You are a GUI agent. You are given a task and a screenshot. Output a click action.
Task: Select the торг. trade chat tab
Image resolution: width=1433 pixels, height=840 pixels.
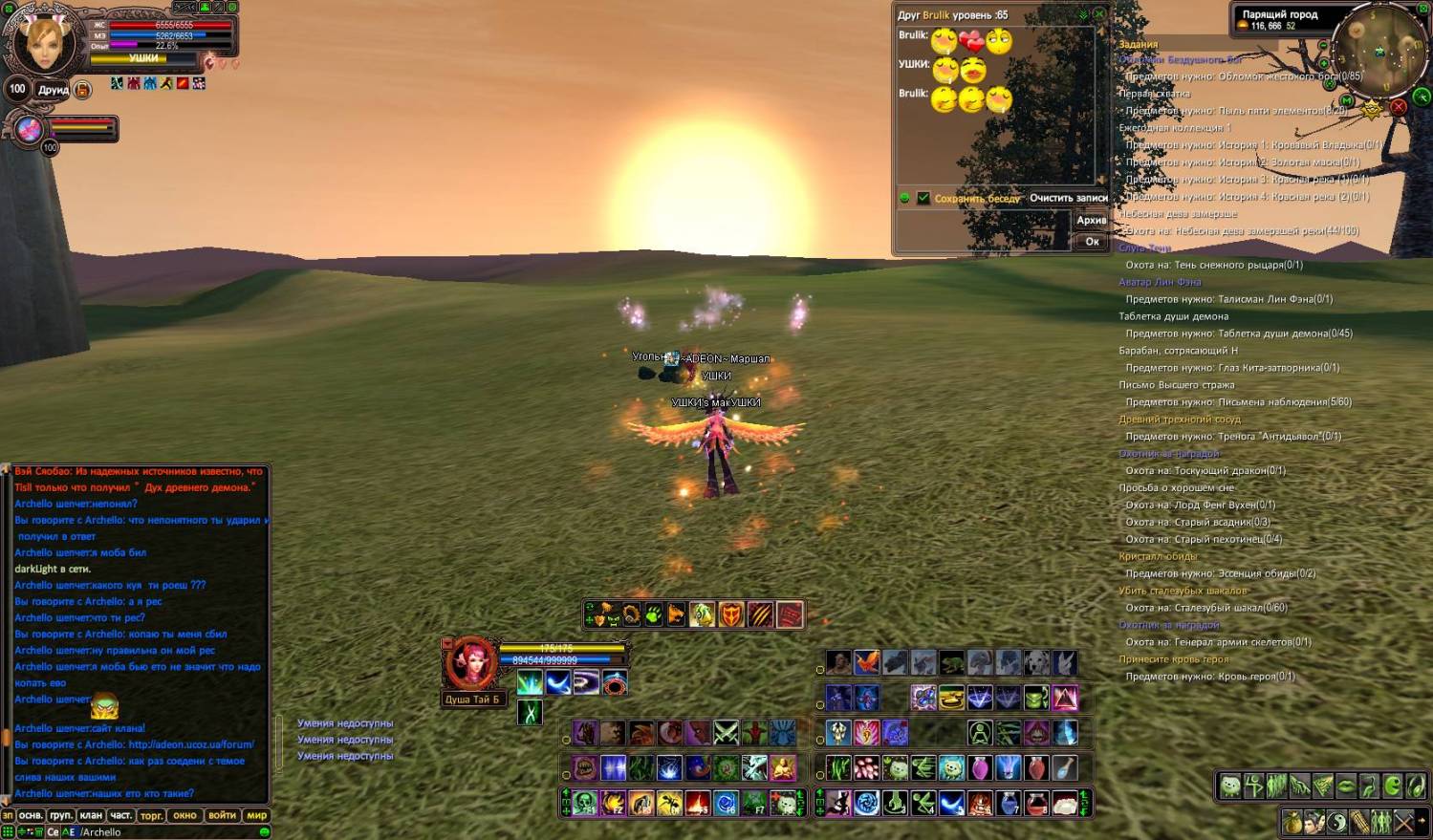(151, 815)
